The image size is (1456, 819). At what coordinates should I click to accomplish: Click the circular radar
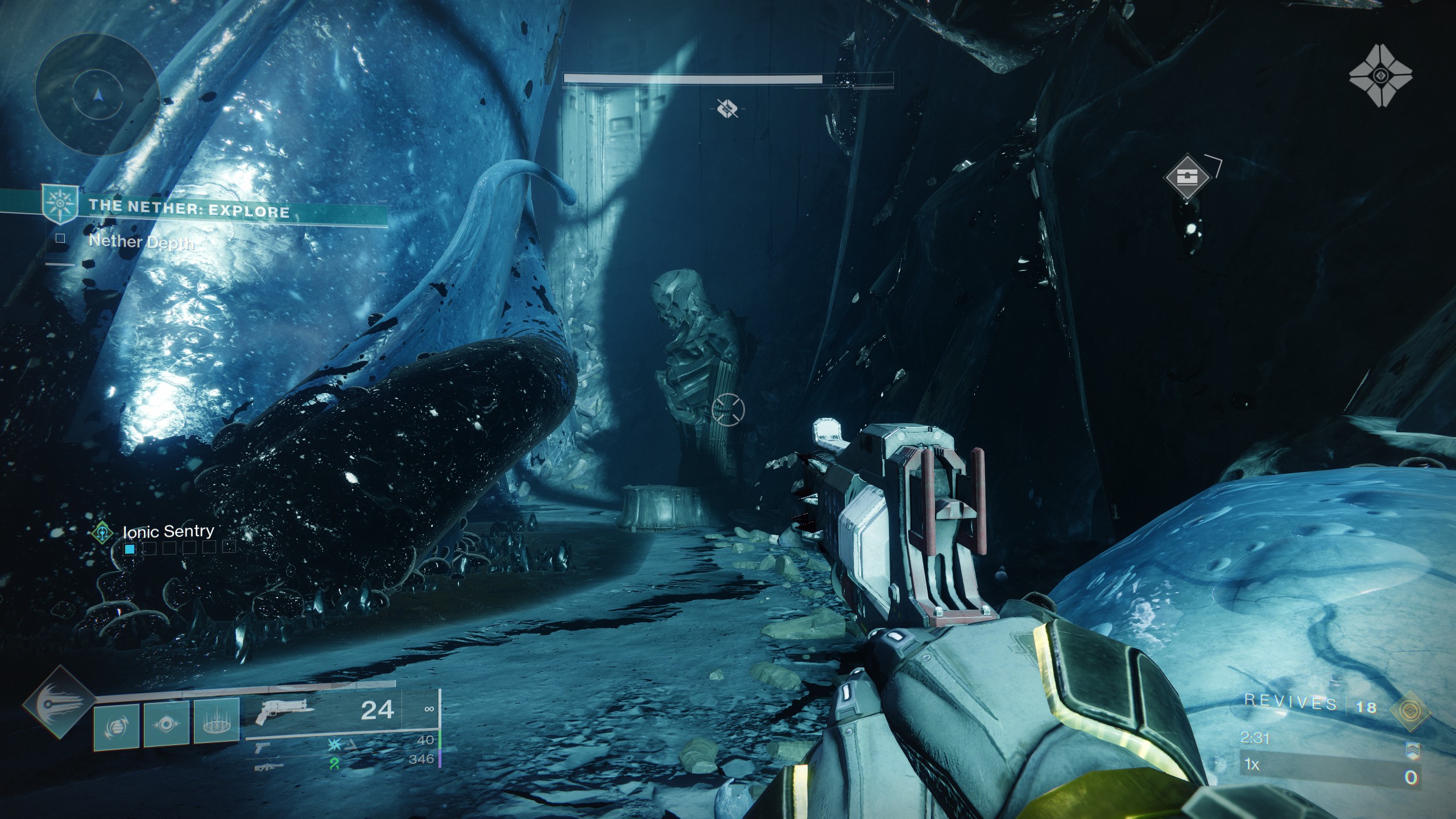97,94
